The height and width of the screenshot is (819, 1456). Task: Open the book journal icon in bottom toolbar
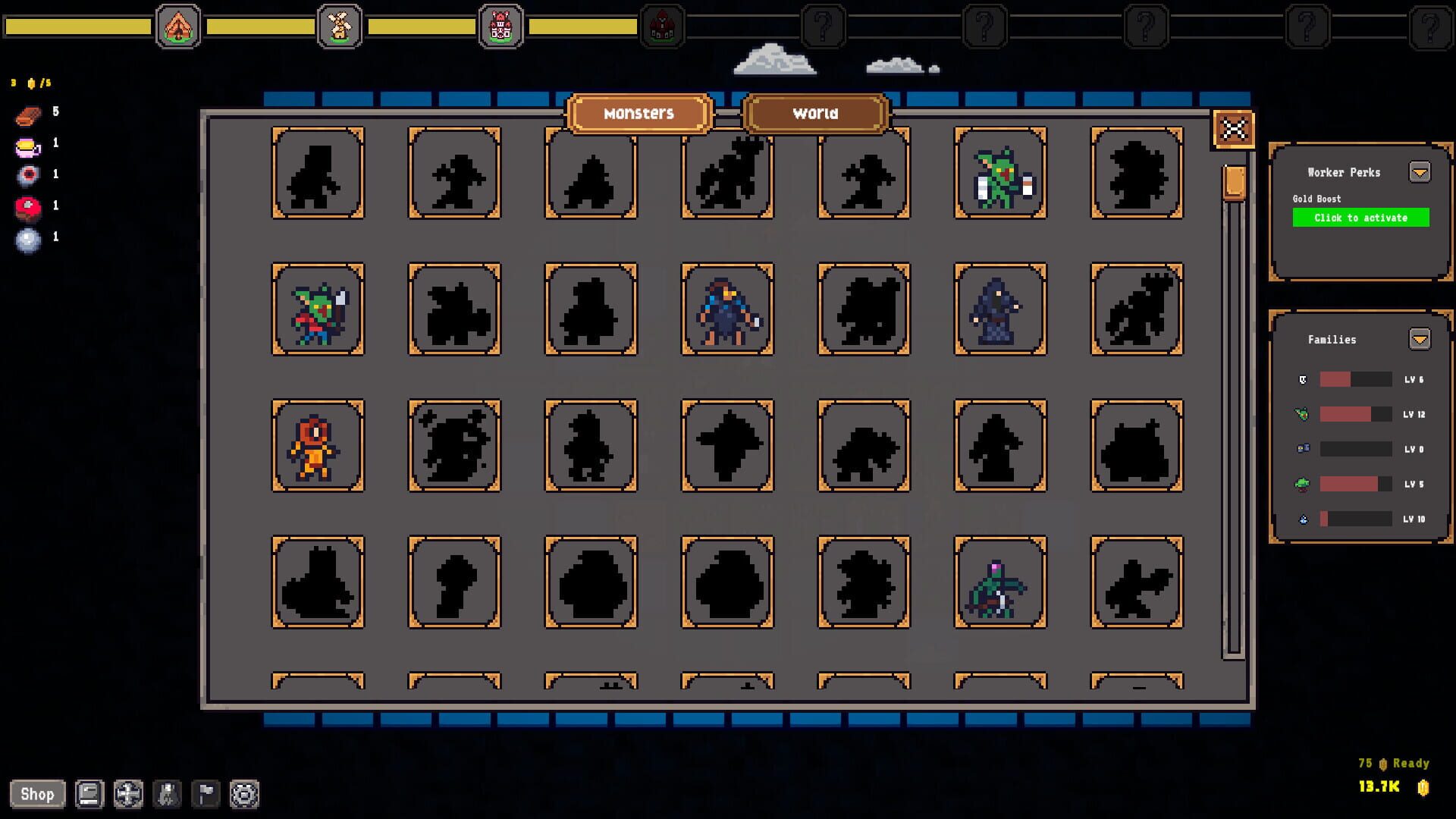click(x=89, y=794)
